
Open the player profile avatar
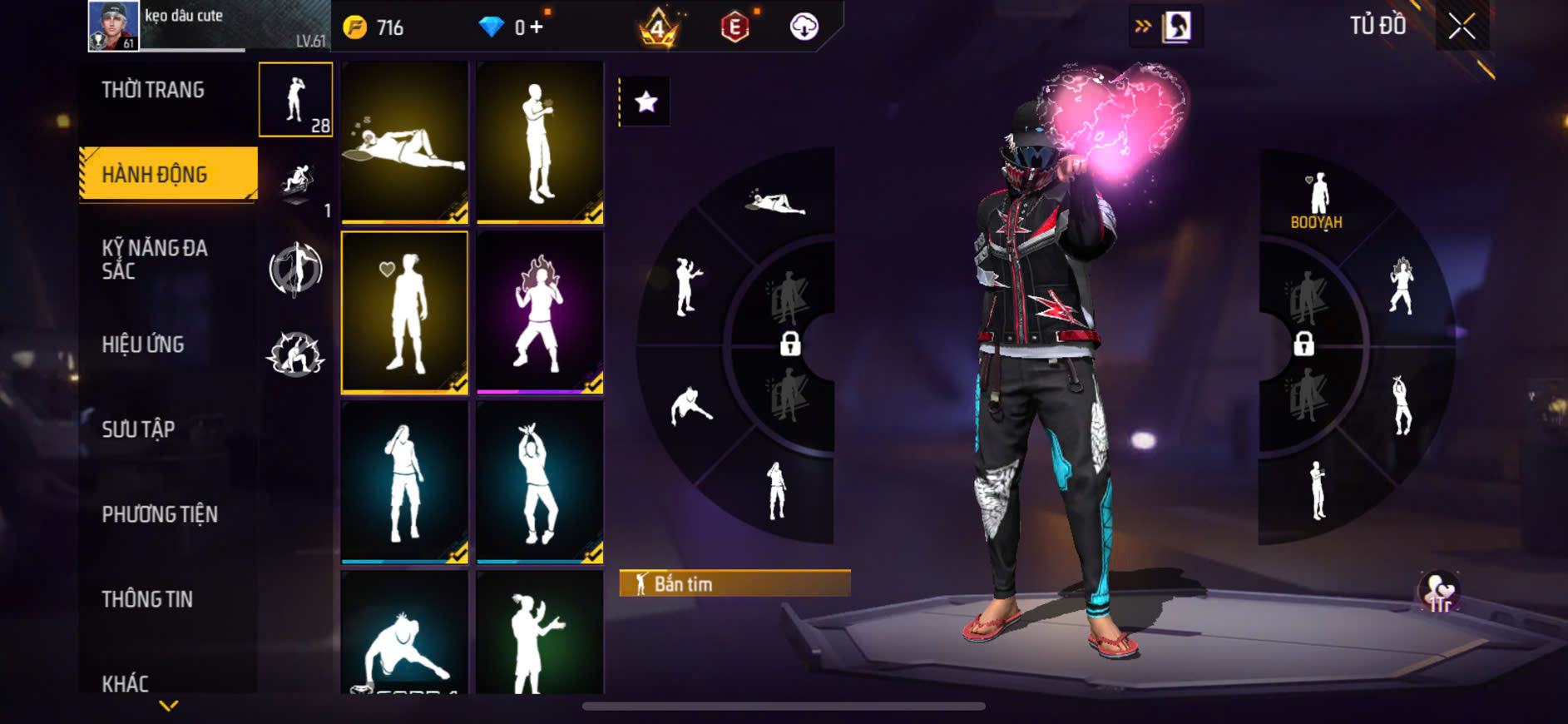(114, 27)
